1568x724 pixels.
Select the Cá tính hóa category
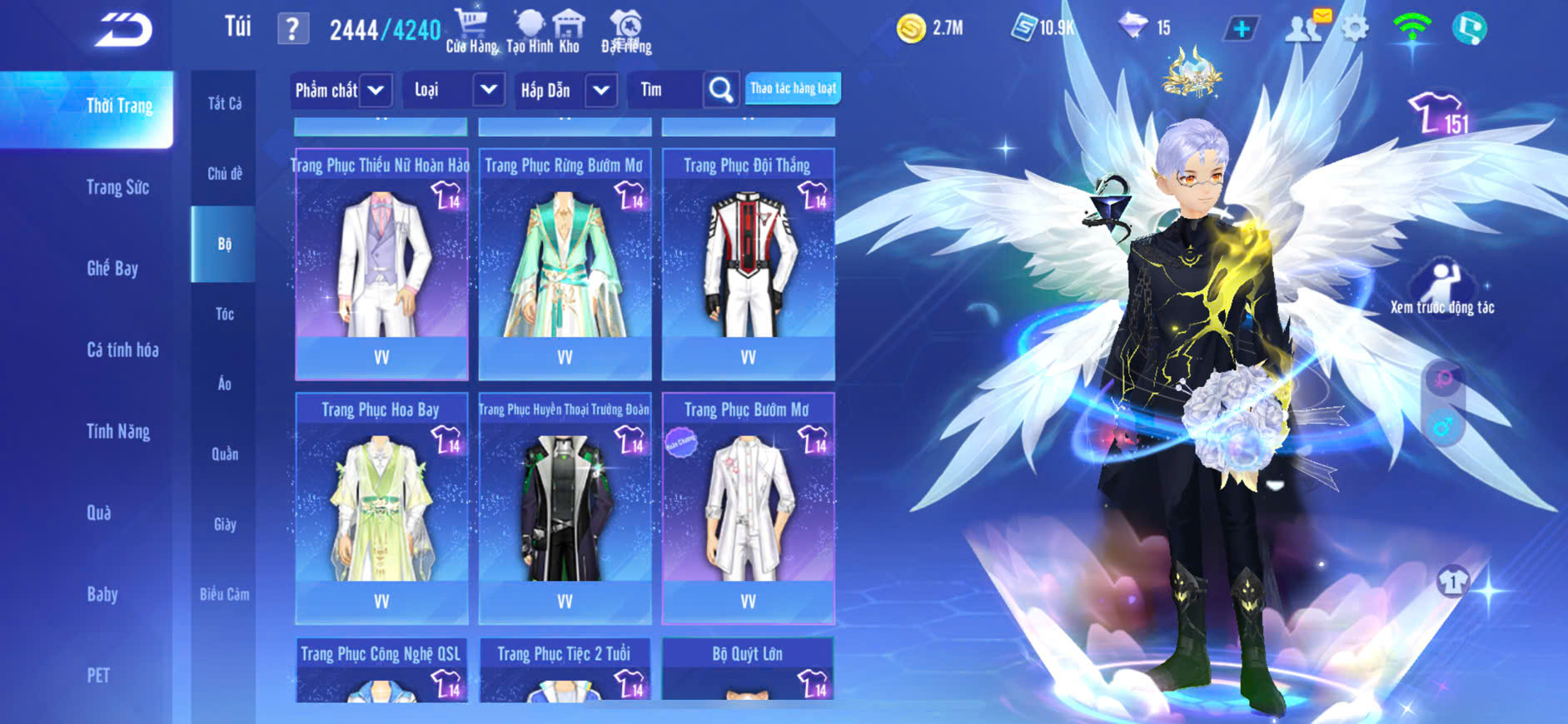(x=122, y=350)
